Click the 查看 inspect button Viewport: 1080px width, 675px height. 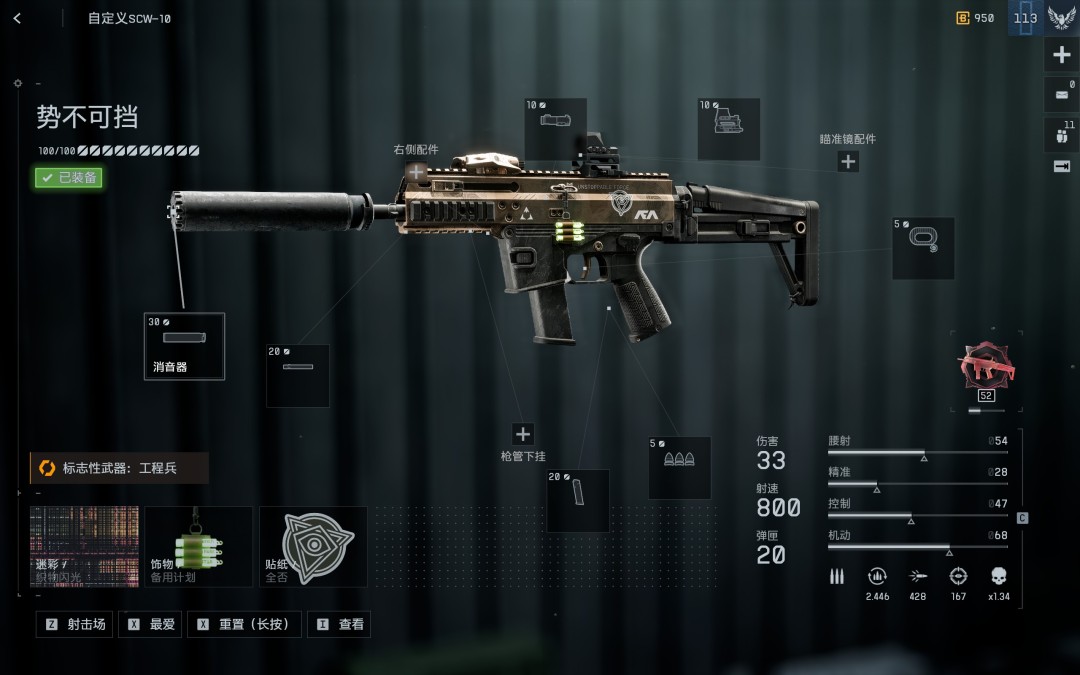339,624
